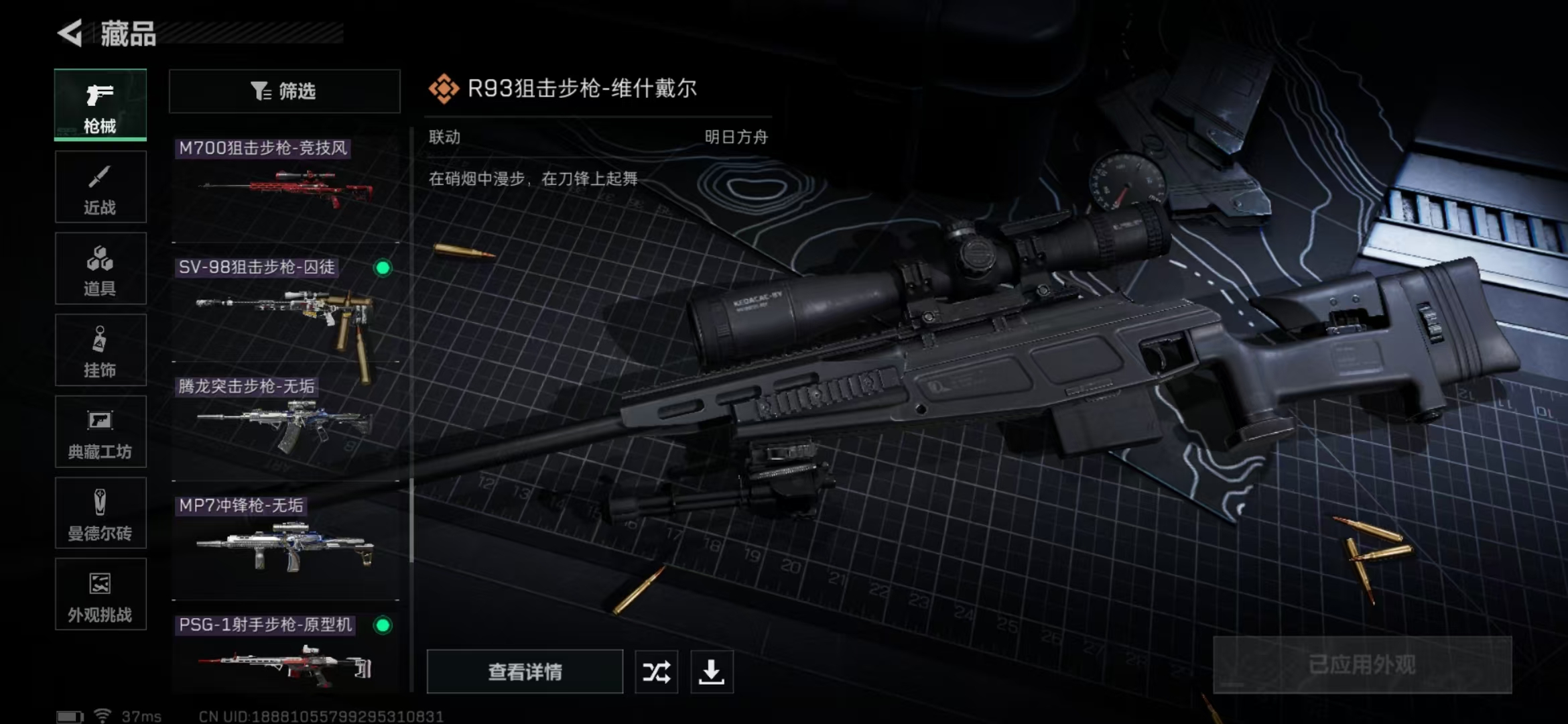
Task: Open the 典藏工坊 workshop tab
Action: point(101,432)
